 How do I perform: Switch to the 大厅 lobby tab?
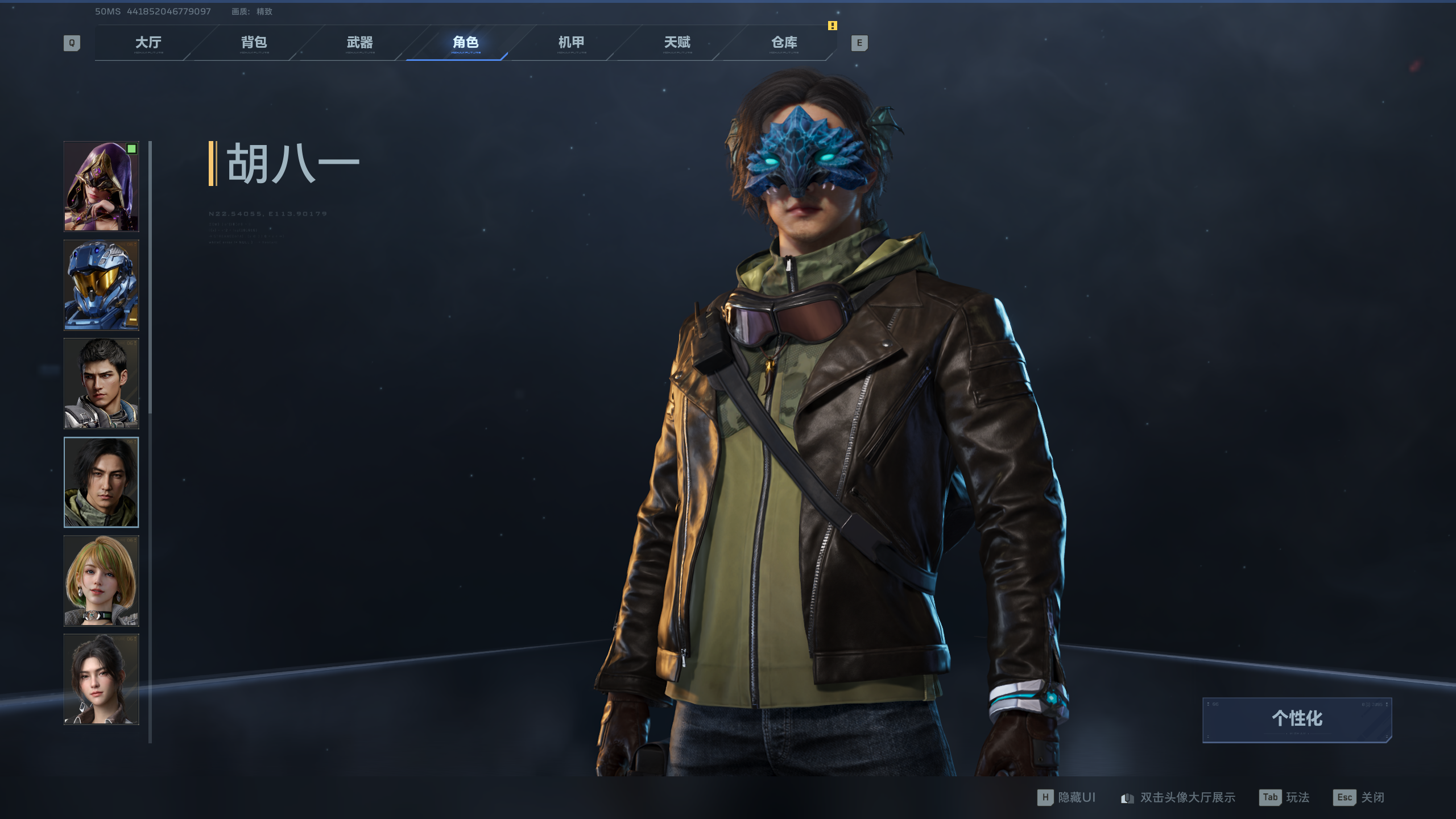[148, 43]
